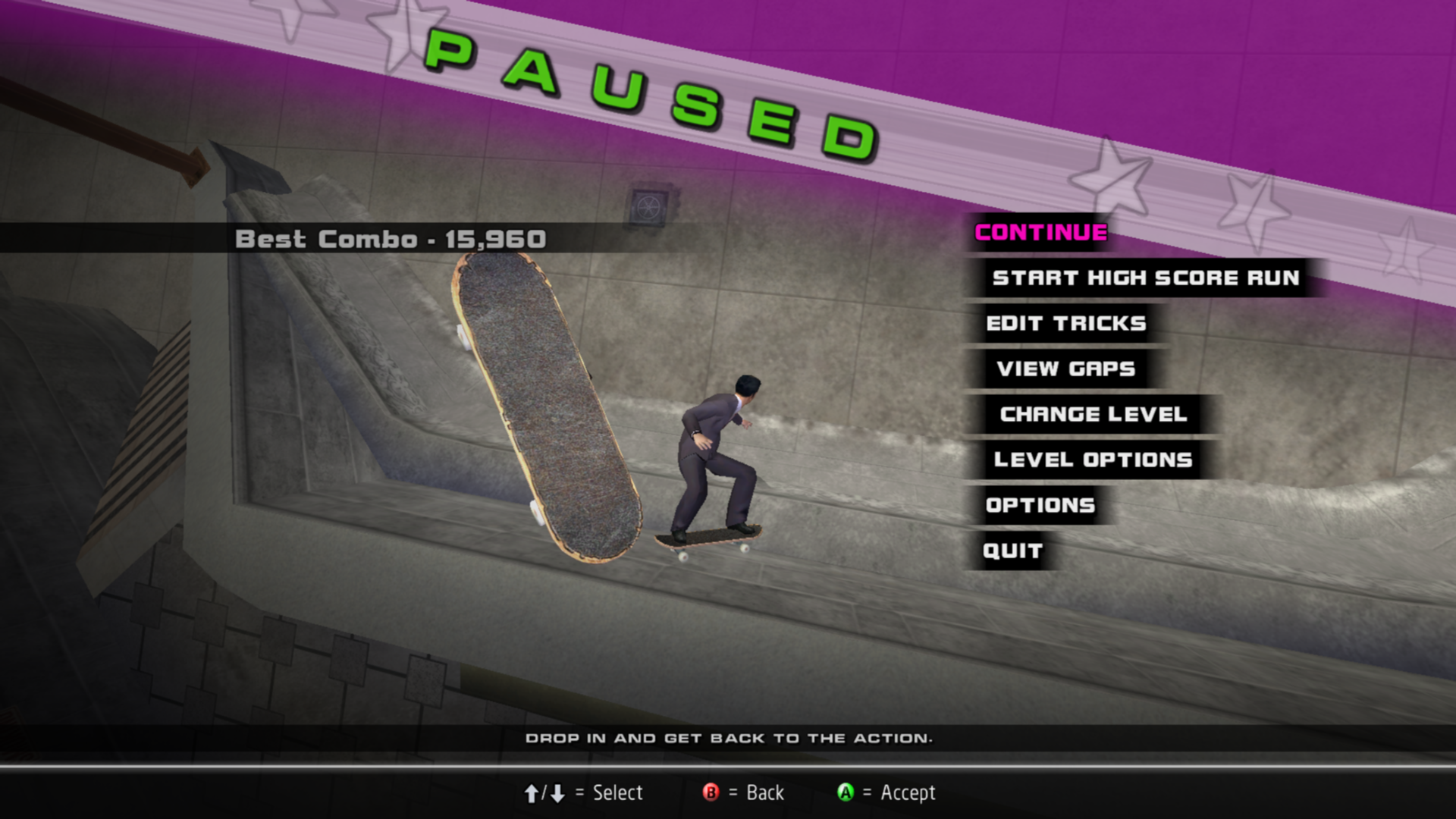Open the Edit Tricks menu
Viewport: 1456px width, 819px height.
1065,324
